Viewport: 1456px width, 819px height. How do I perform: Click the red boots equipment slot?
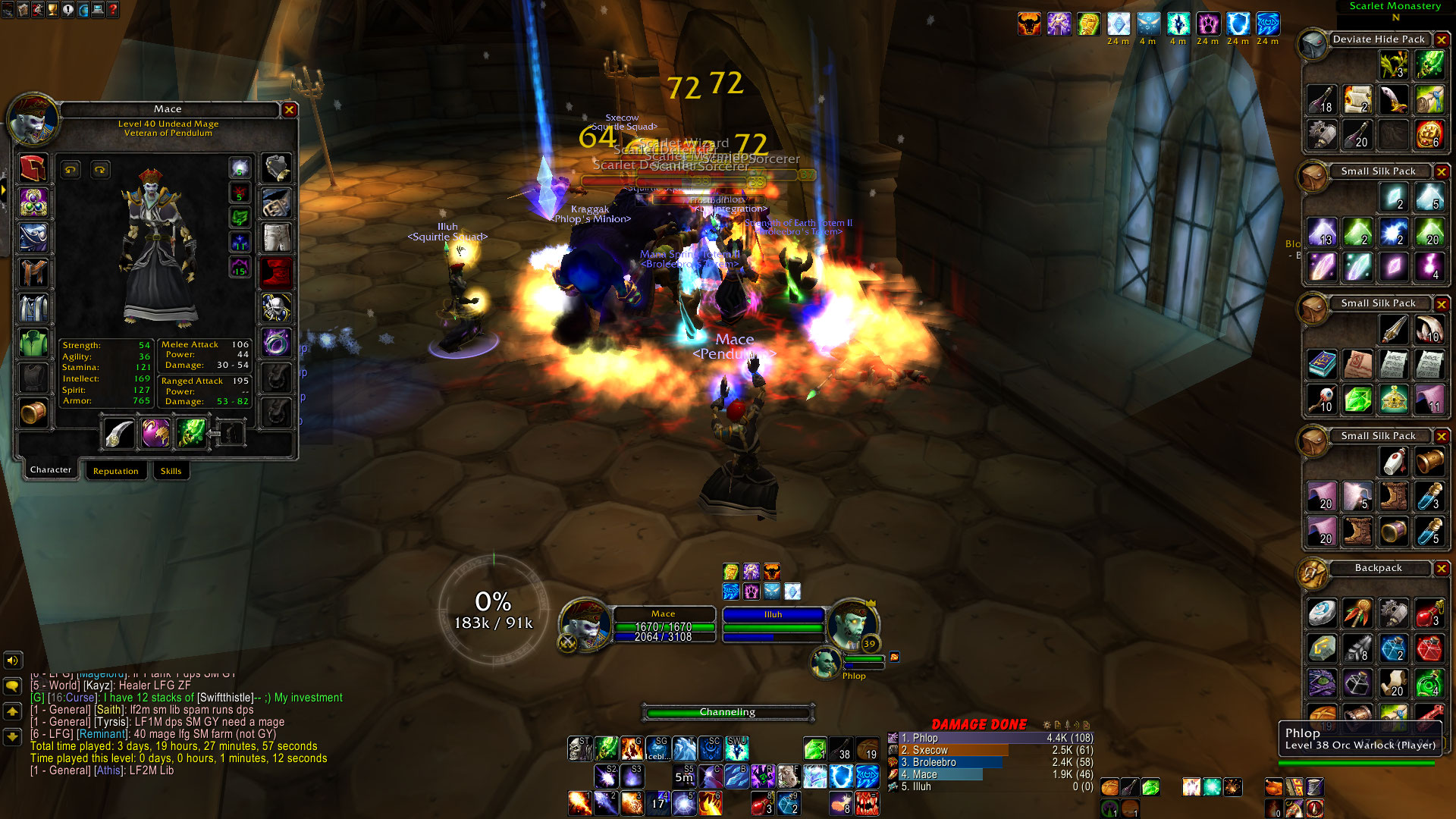coord(276,272)
